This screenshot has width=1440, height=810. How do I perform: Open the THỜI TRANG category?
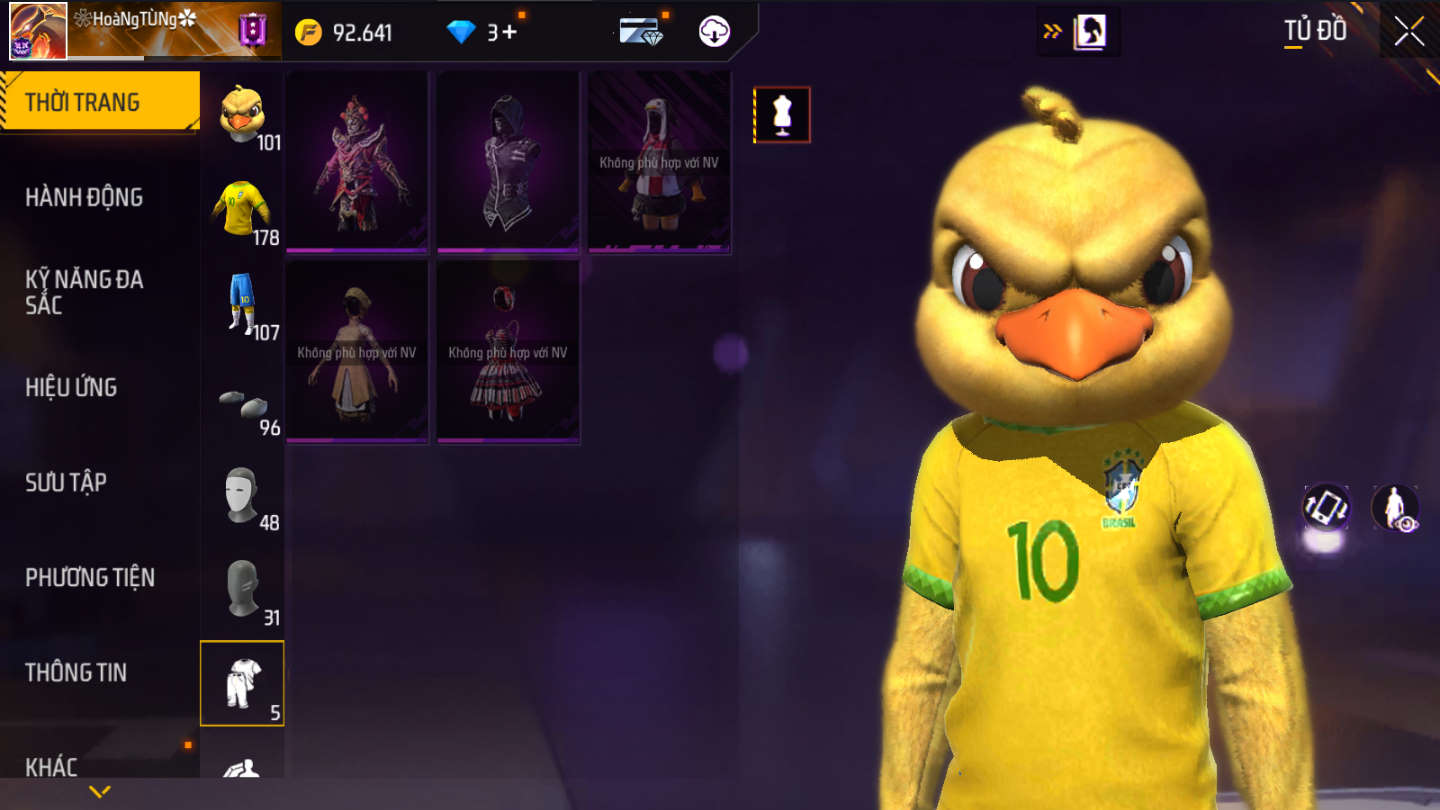98,102
